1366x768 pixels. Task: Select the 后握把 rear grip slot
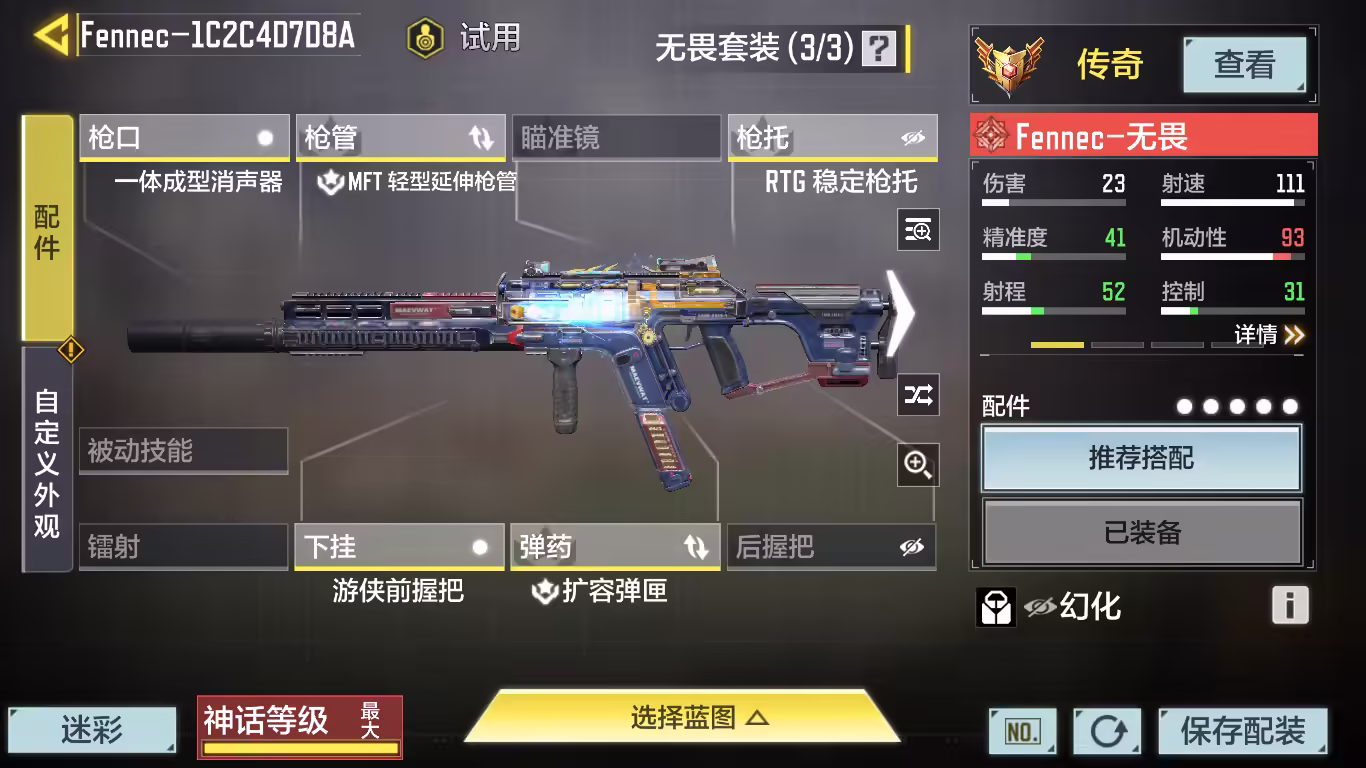point(831,547)
